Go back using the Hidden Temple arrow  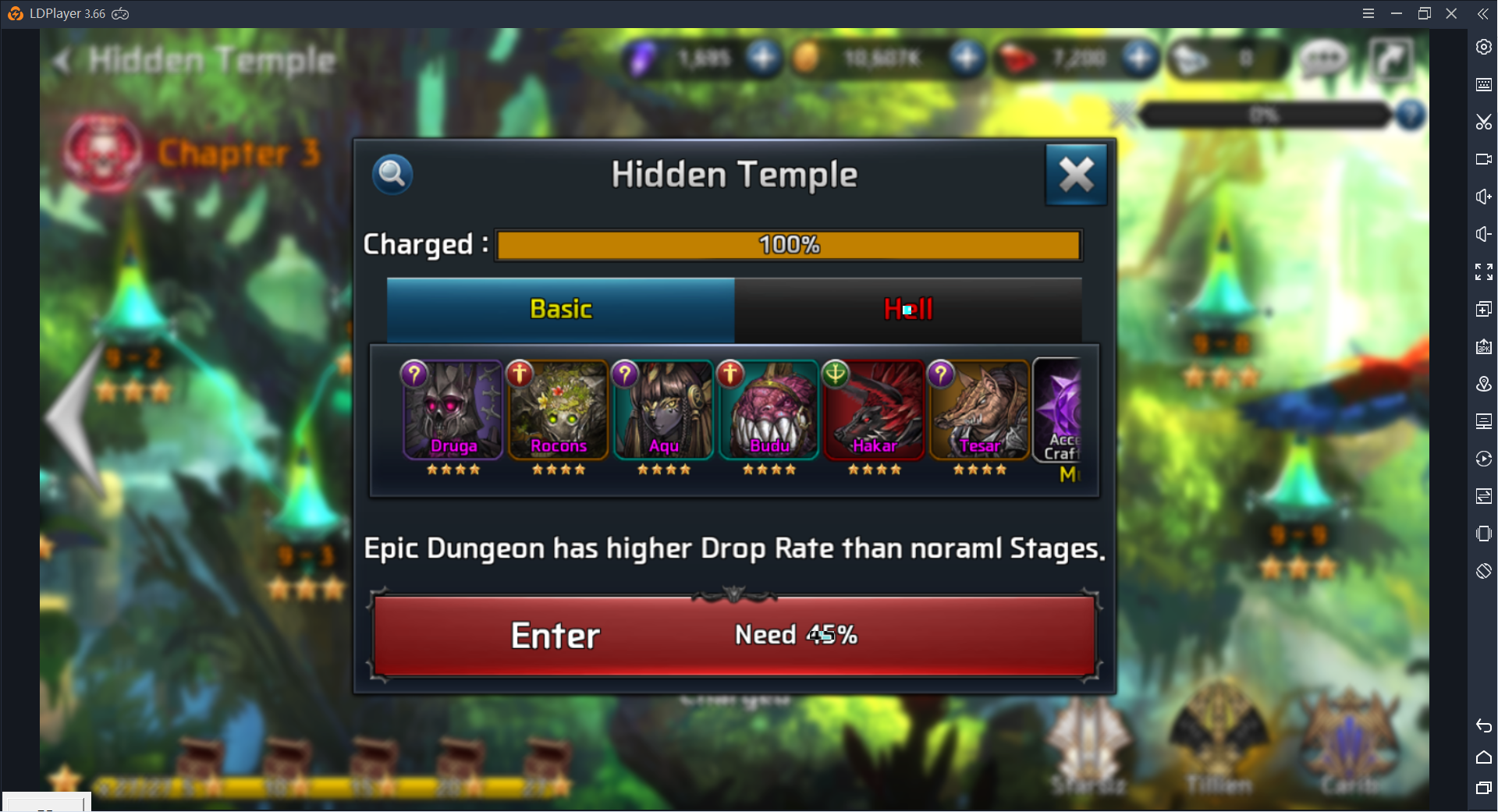[62, 60]
